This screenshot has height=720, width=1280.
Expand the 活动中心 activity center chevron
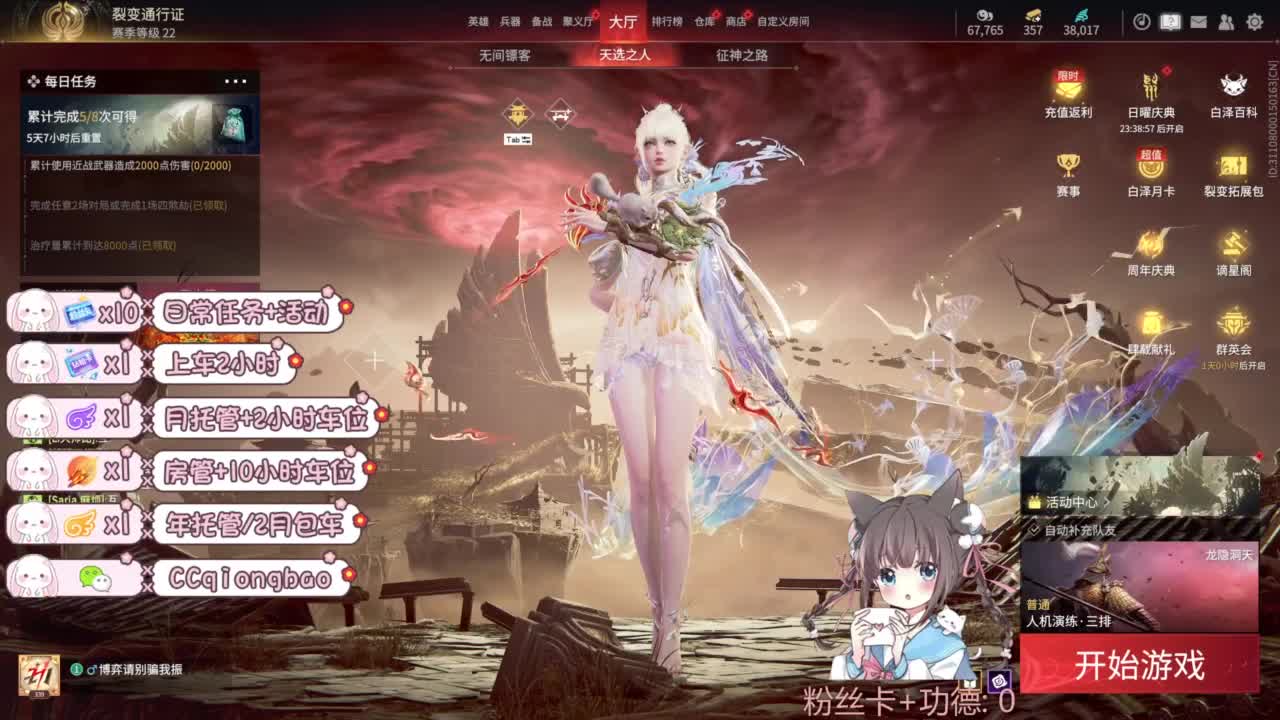(x=1107, y=502)
